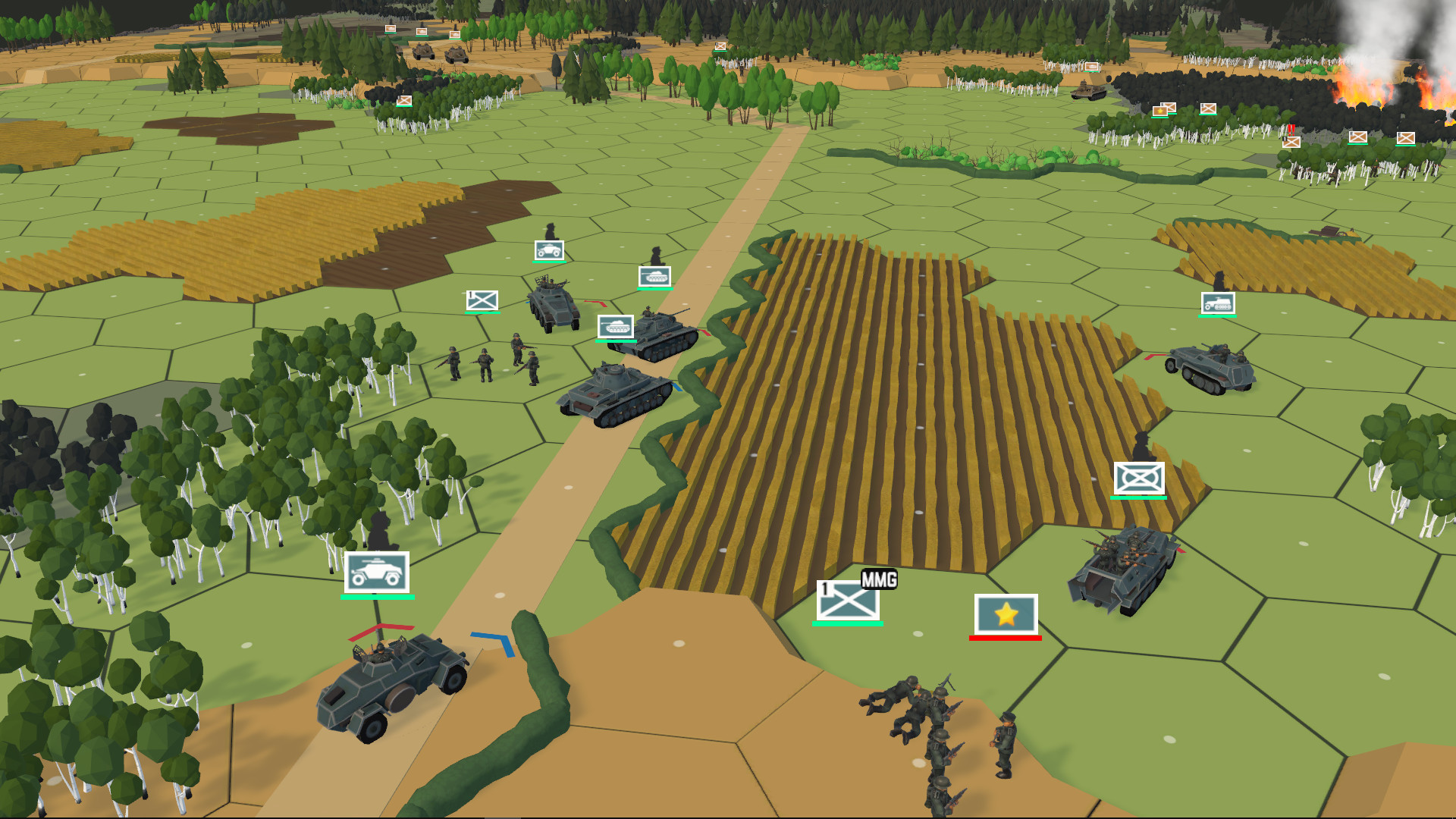The image size is (1456, 819).
Task: Click the star counter in the distant treeline
Action: coord(1160,111)
